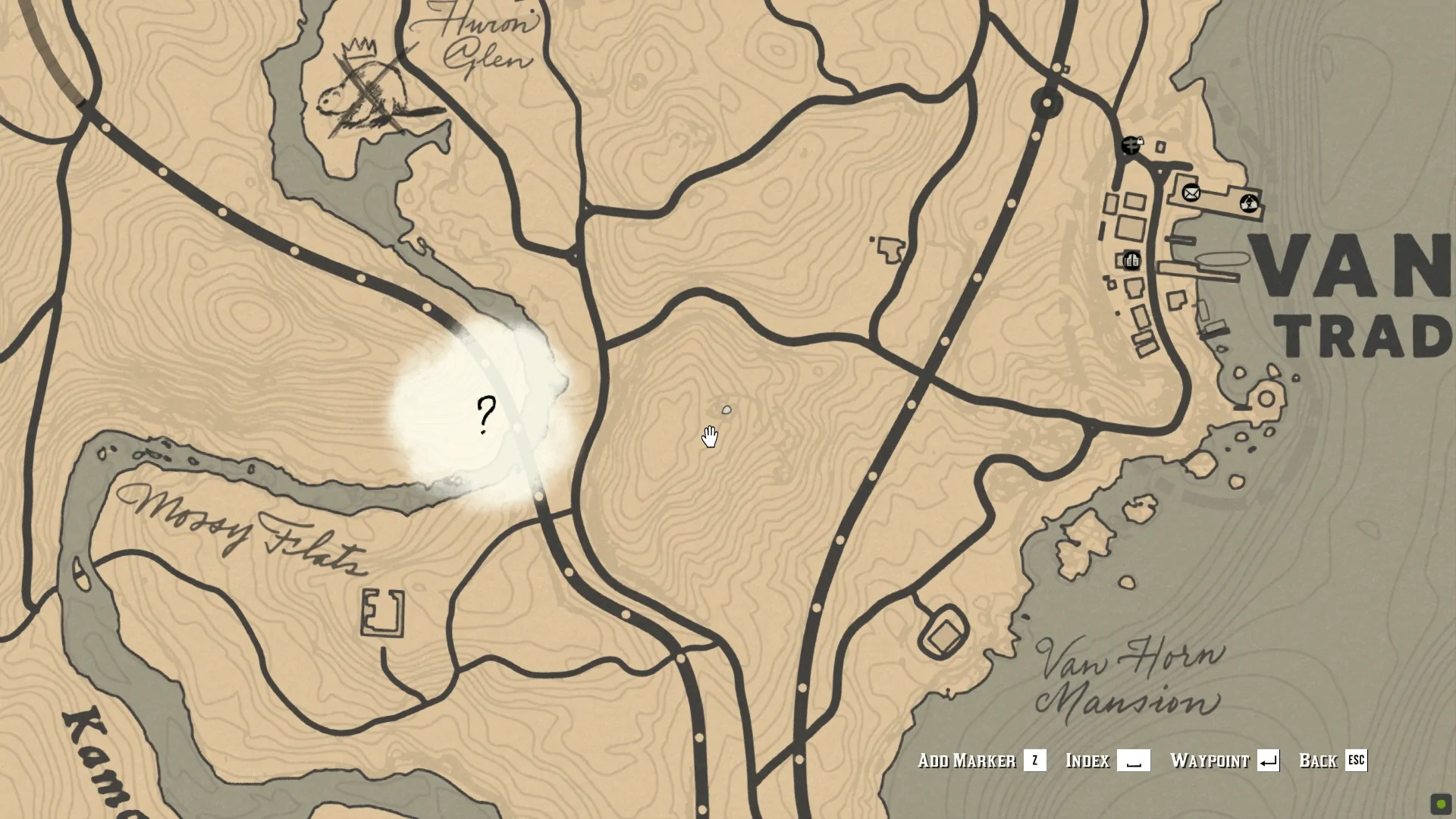
Task: Click the stable doors icon in Van Horn
Action: point(1132,261)
